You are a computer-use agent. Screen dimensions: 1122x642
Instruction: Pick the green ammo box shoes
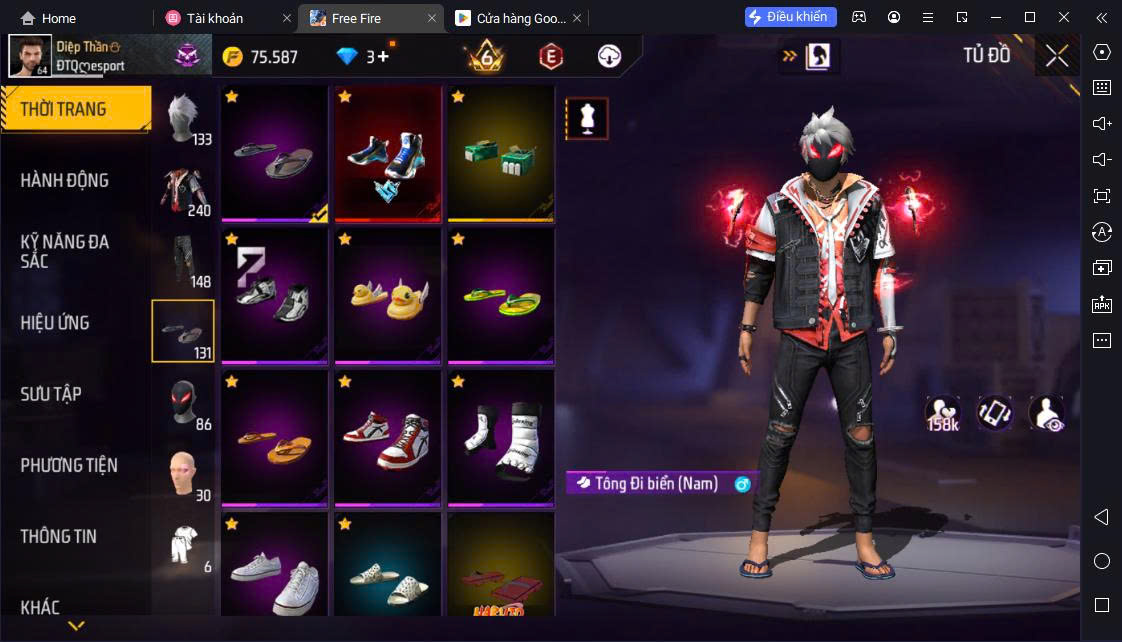(501, 153)
